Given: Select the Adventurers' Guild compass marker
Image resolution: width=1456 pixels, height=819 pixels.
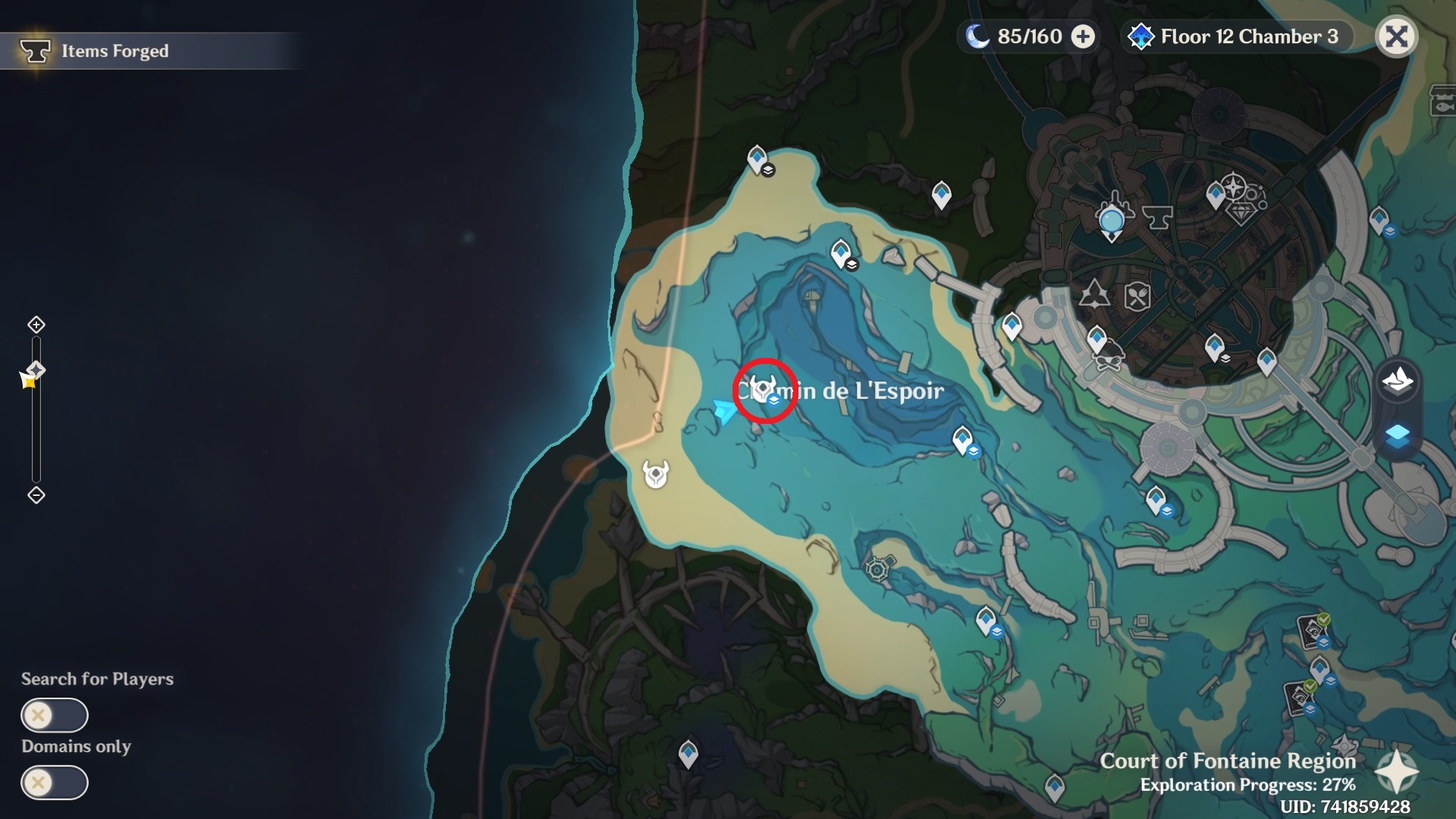Looking at the screenshot, I should (x=1234, y=186).
